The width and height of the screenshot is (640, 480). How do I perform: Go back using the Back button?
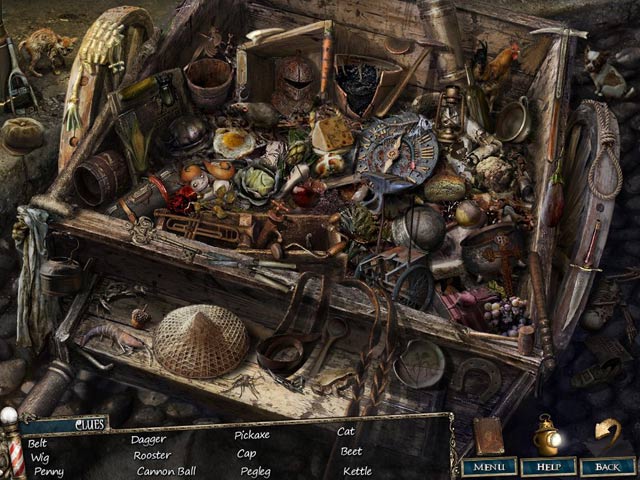pos(607,466)
